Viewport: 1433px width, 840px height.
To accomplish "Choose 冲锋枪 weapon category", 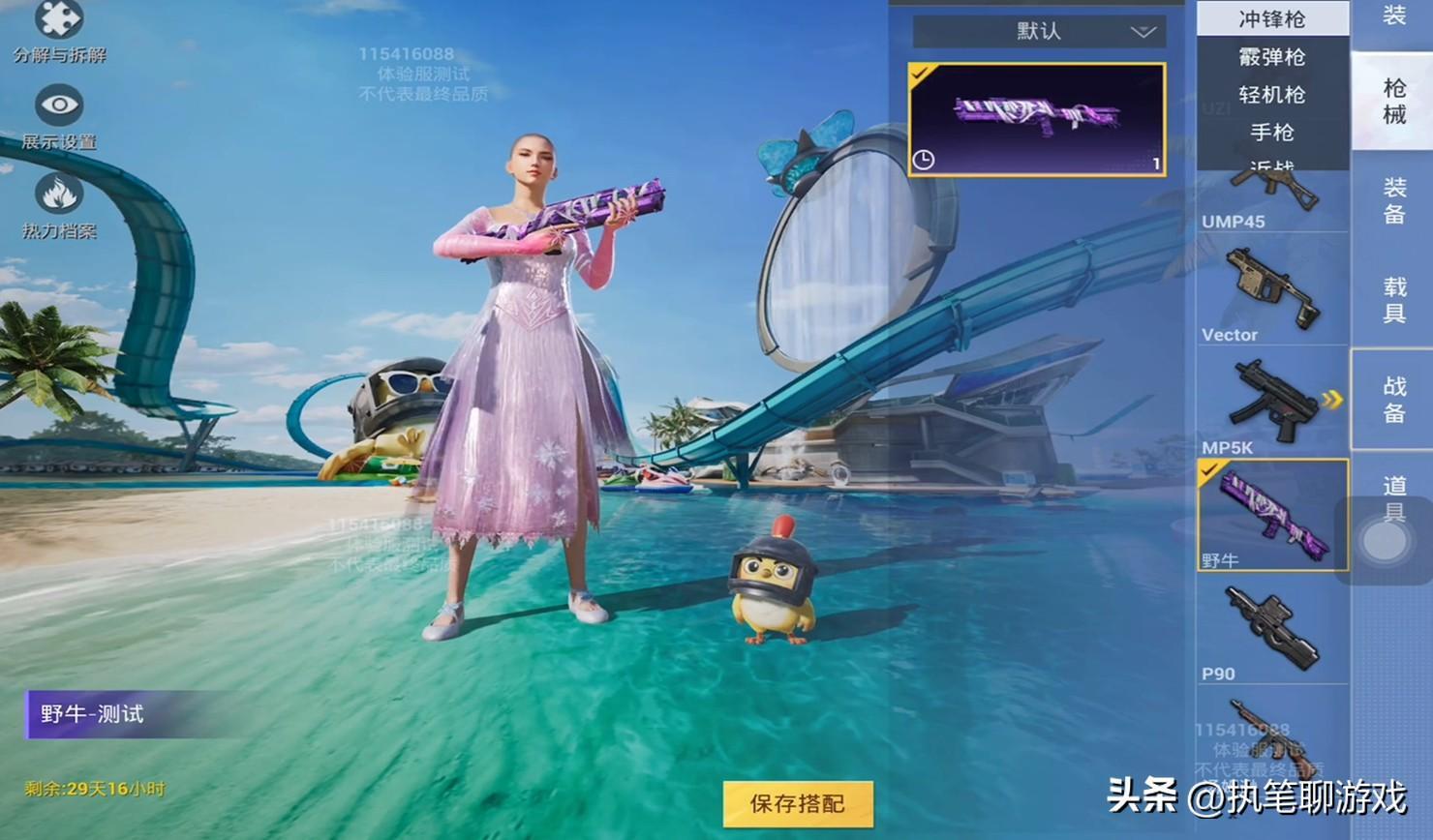I will tap(1271, 19).
